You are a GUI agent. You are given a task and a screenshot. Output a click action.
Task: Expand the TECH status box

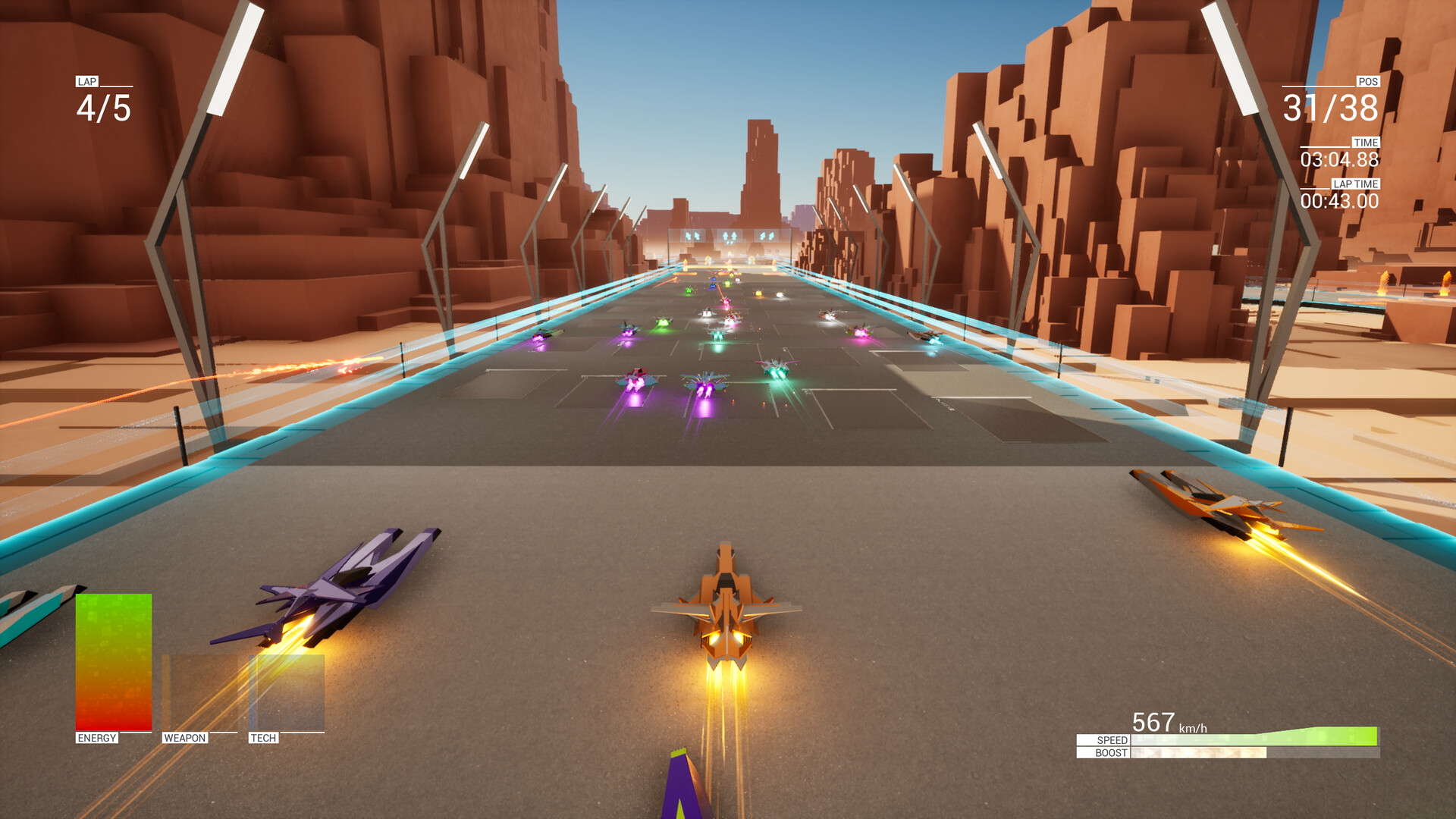point(285,694)
